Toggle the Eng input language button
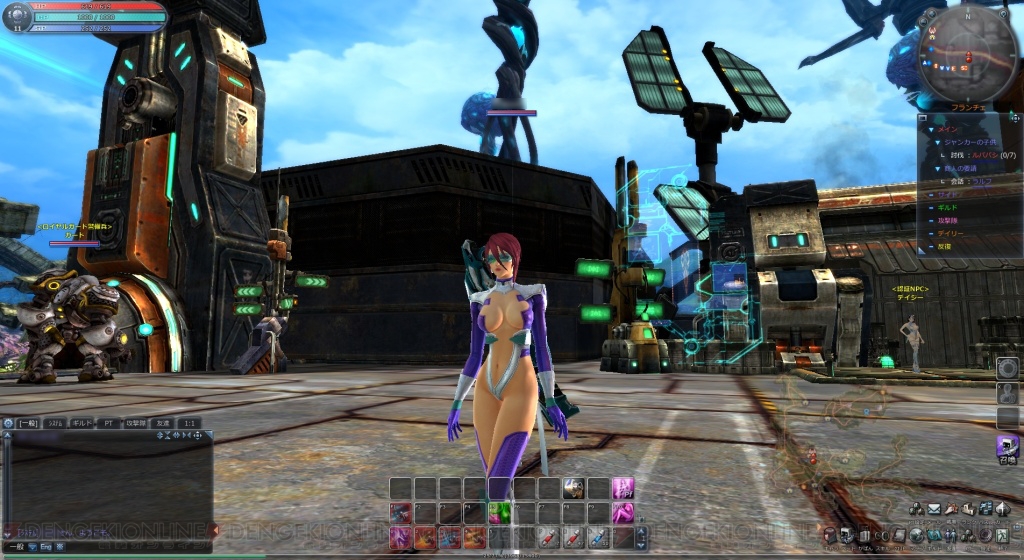 (x=45, y=547)
